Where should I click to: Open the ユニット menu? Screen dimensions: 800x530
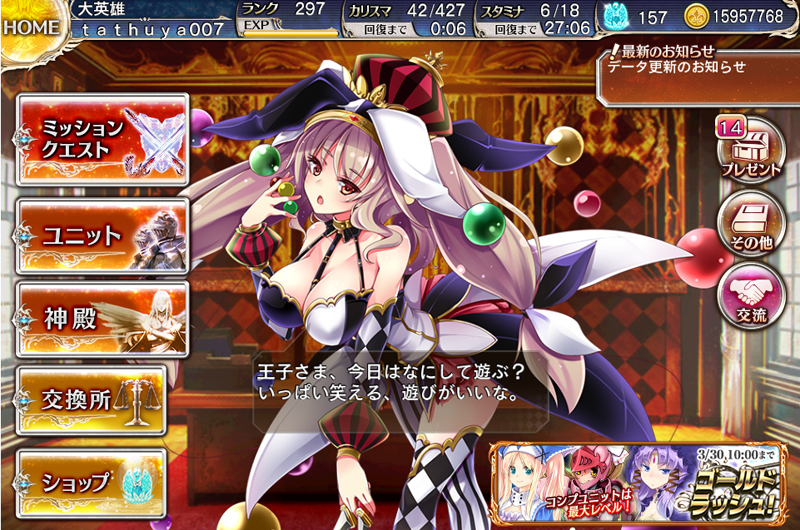(102, 237)
